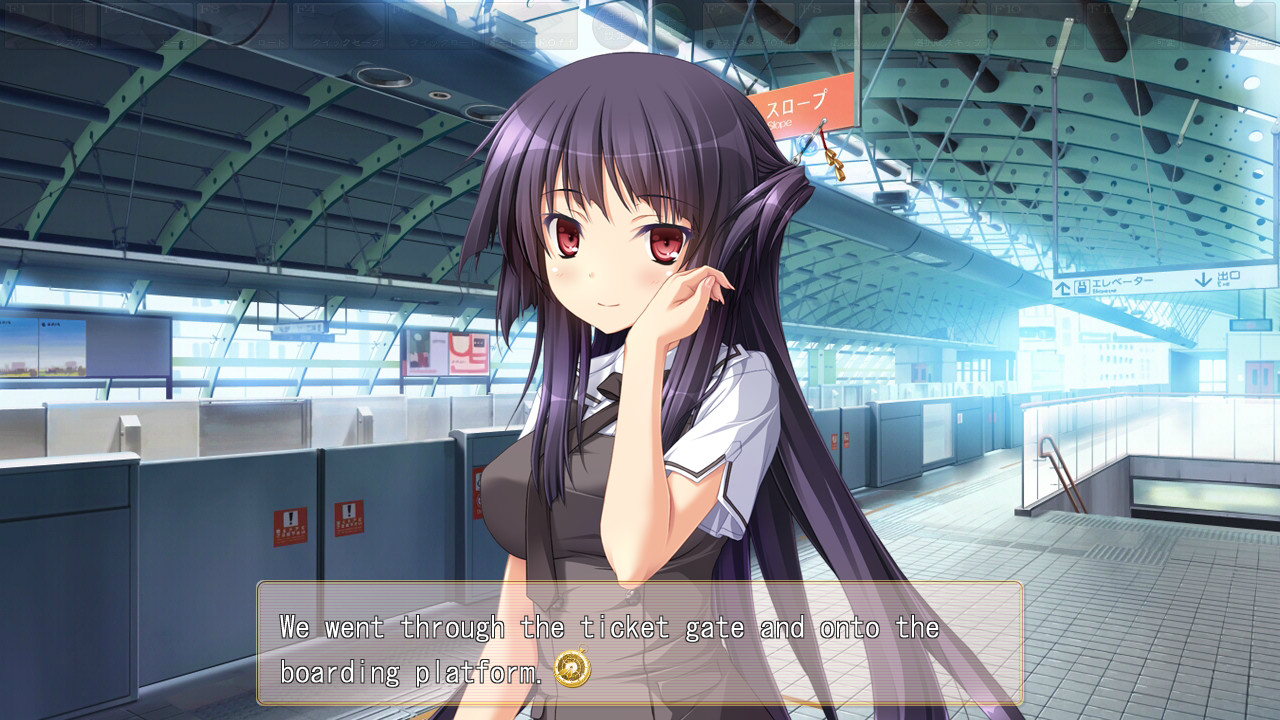
Task: Toggle the F6 Auto Mode button
Action: coord(531,25)
